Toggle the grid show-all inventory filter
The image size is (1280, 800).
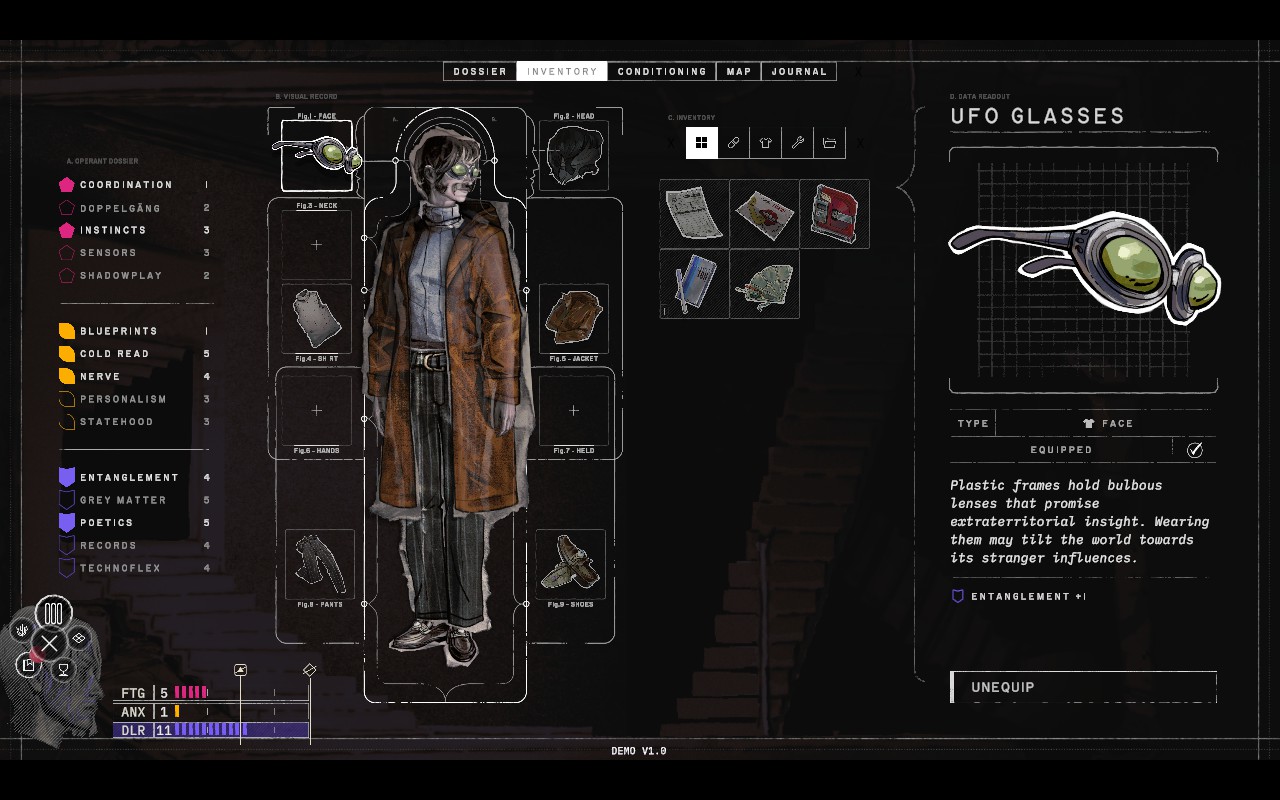pos(701,143)
